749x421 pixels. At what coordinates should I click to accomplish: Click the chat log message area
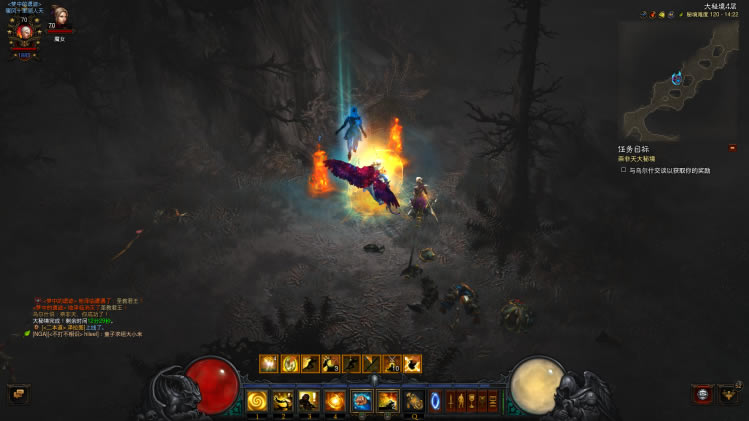(x=90, y=315)
